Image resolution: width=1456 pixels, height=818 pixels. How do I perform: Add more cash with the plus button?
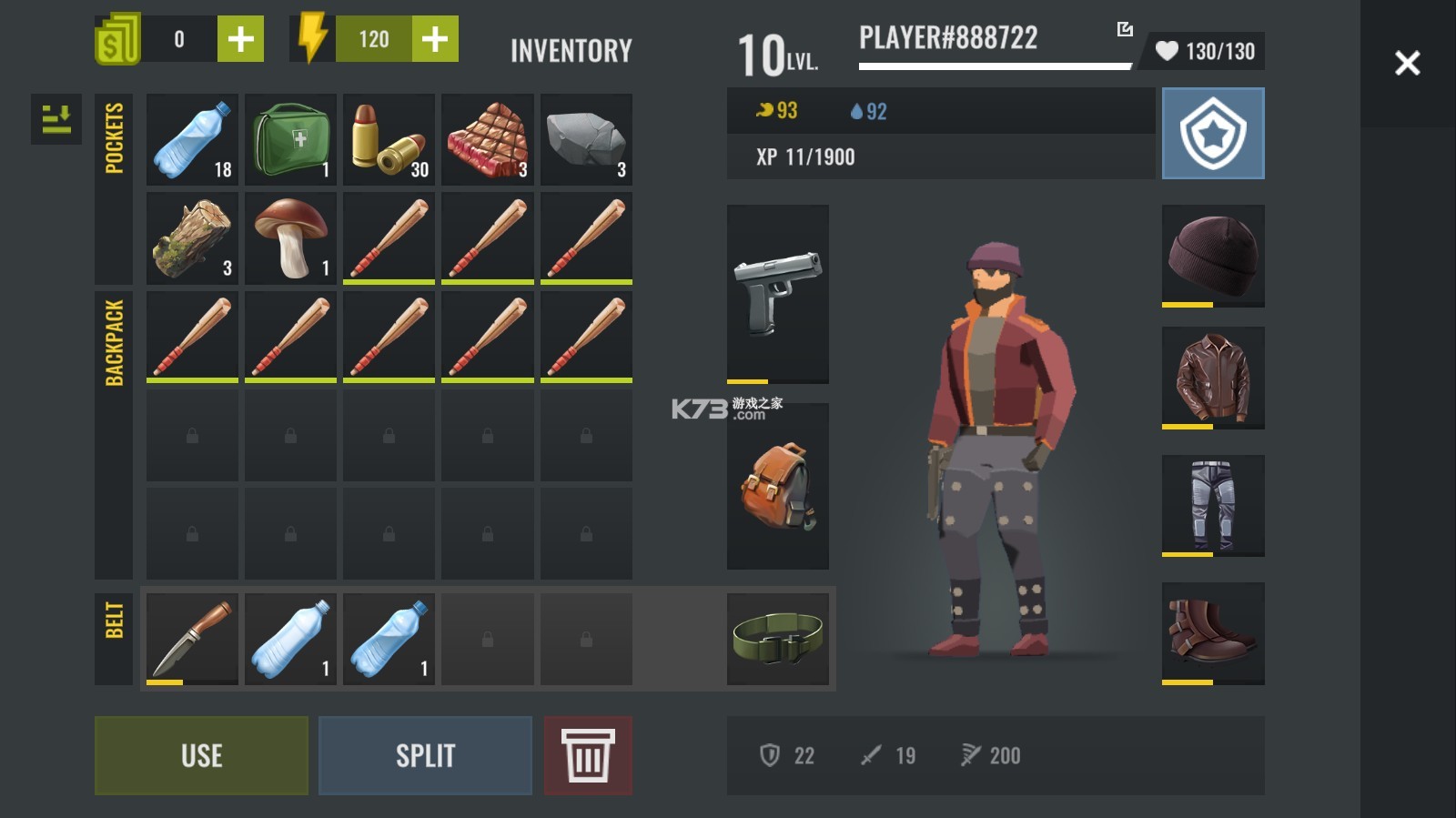[240, 39]
